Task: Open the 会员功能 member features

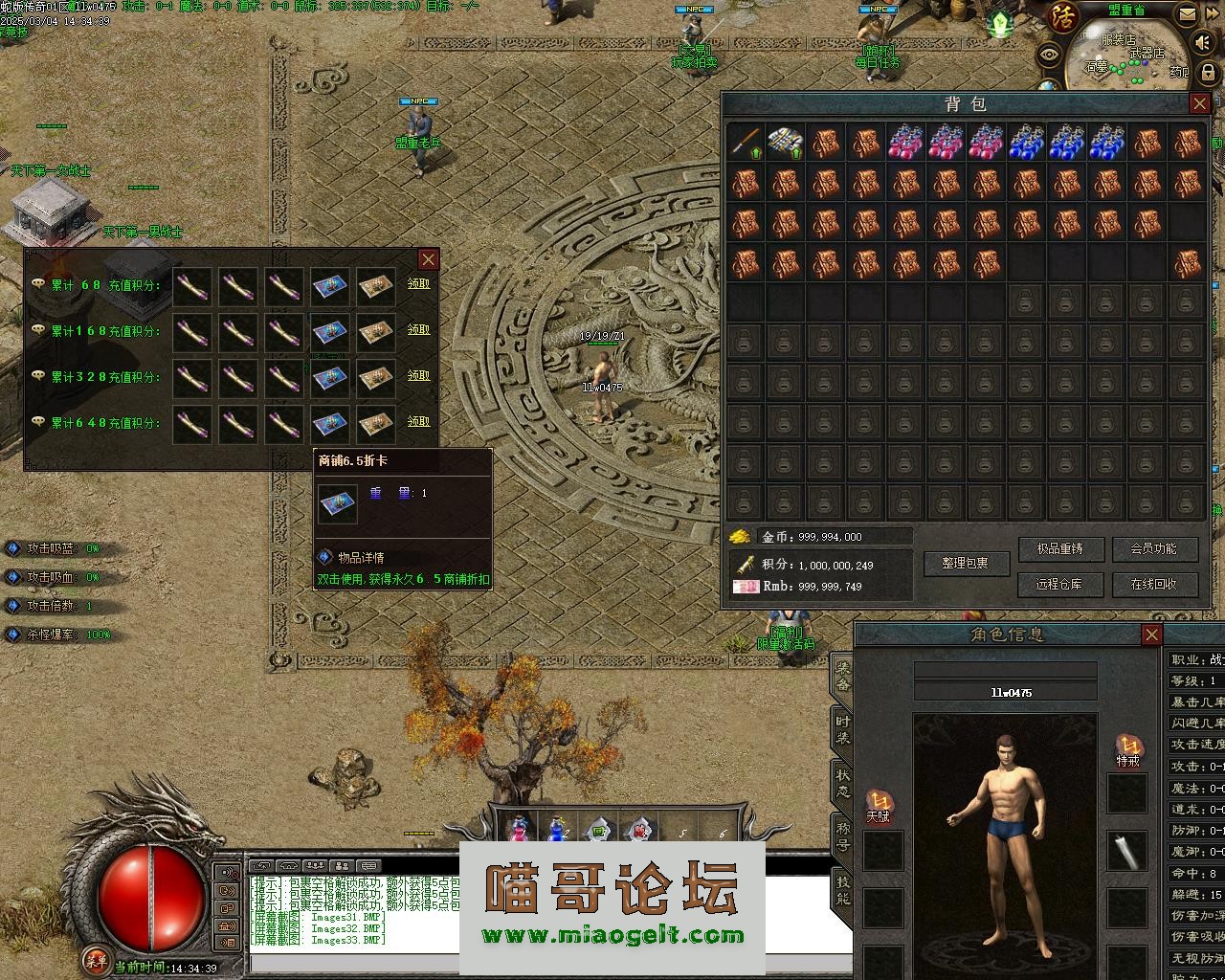Action: click(1153, 549)
